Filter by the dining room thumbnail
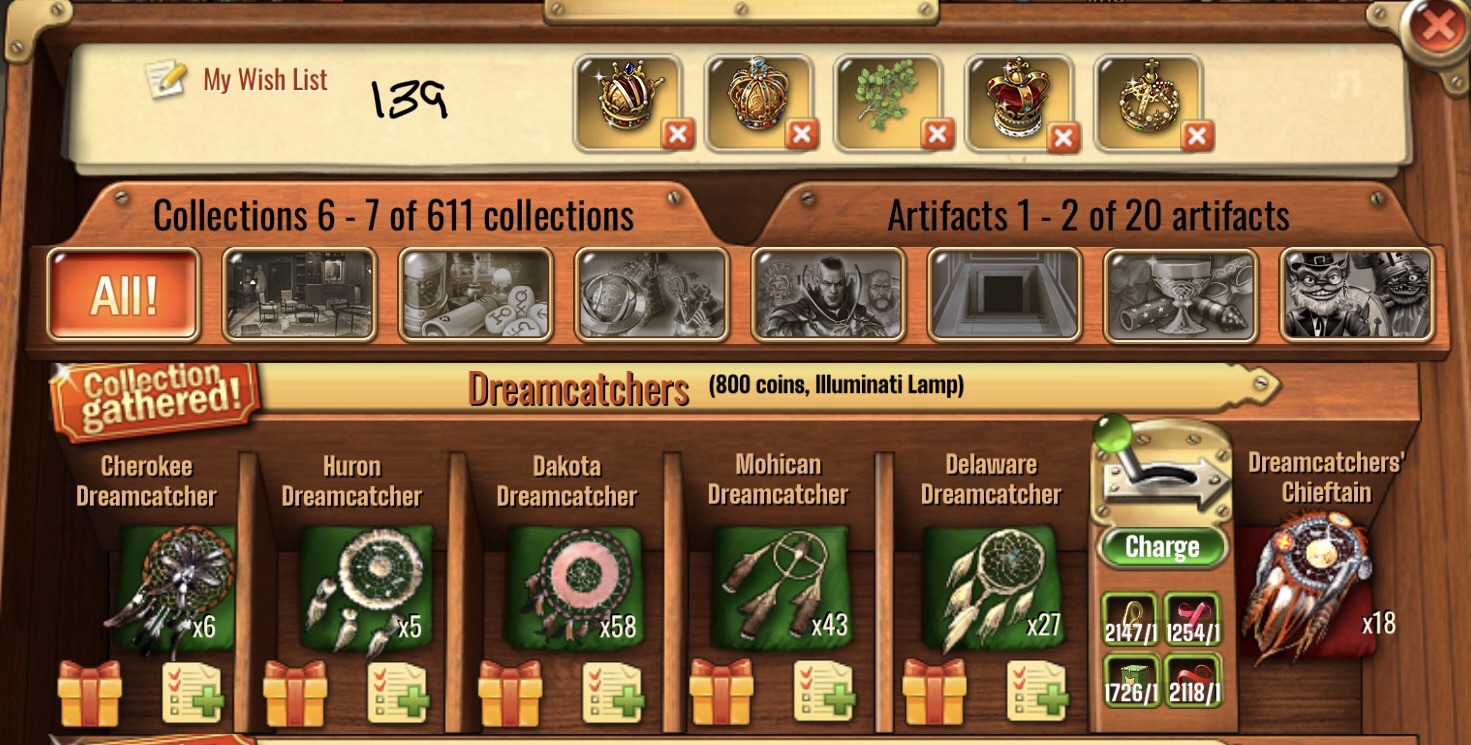 point(299,295)
